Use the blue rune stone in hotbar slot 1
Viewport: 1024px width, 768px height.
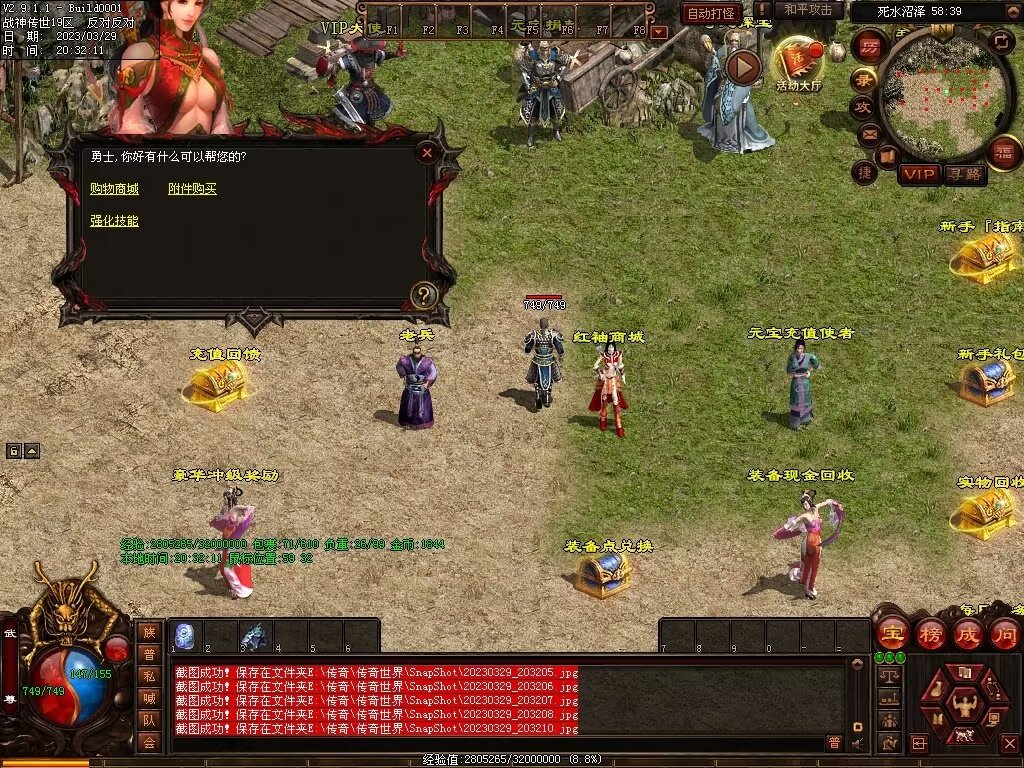coord(185,635)
